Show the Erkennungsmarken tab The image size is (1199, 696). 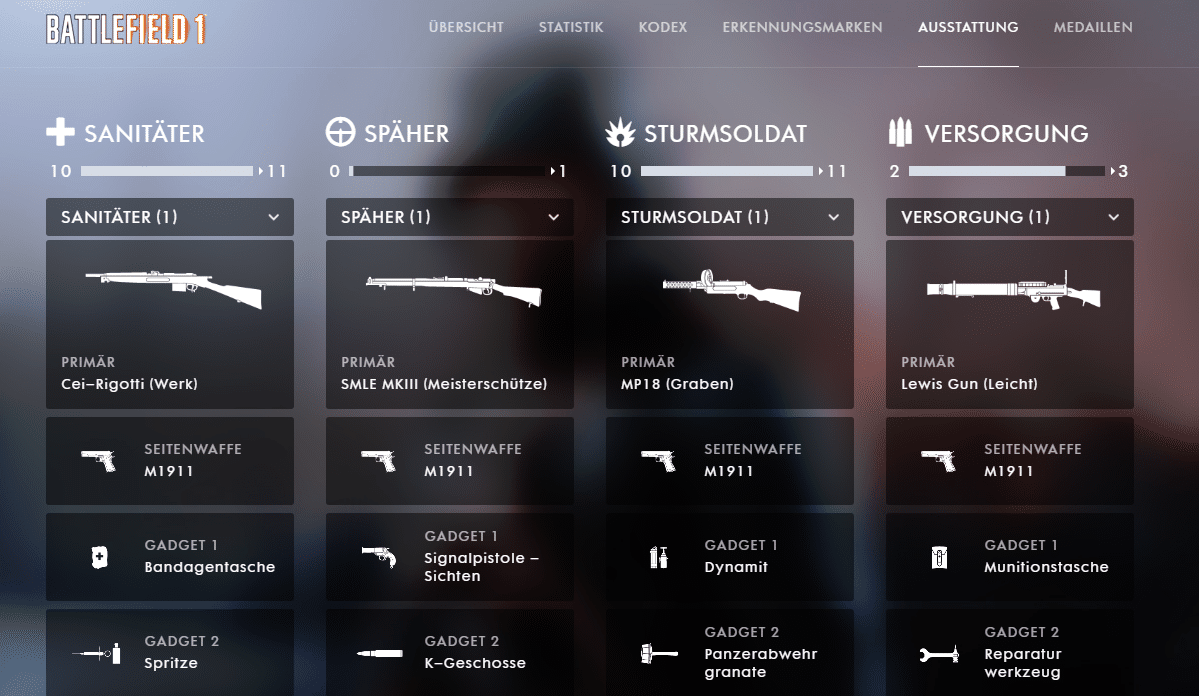(802, 27)
